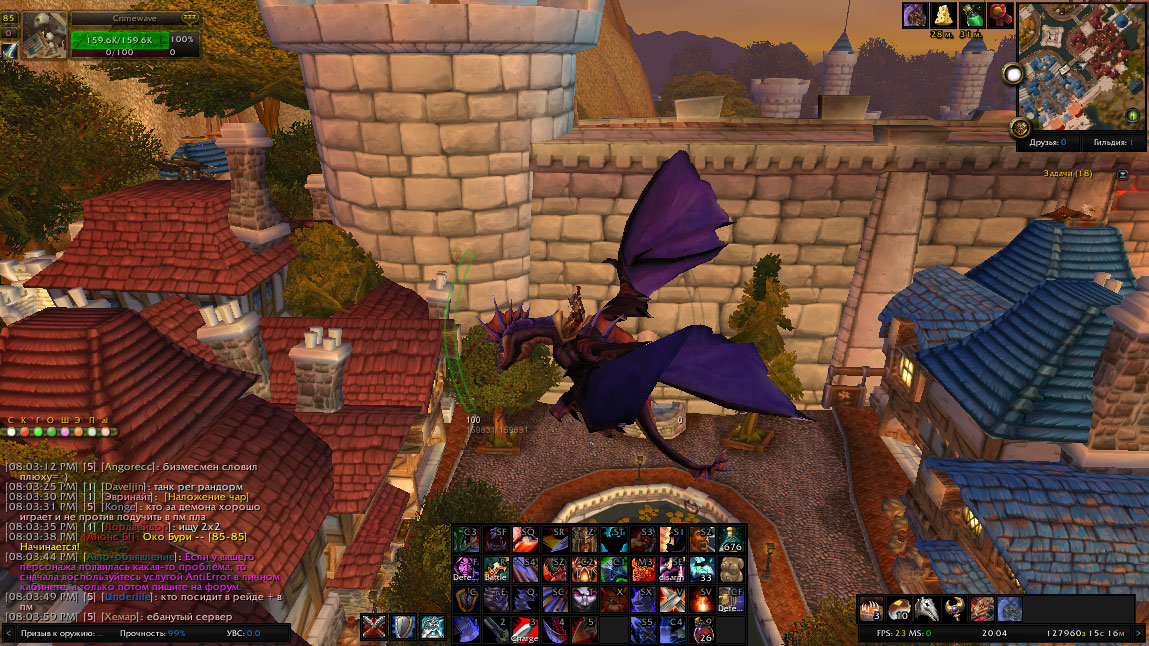Use the Disarm macro button
Image resolution: width=1149 pixels, height=646 pixels.
tap(673, 570)
